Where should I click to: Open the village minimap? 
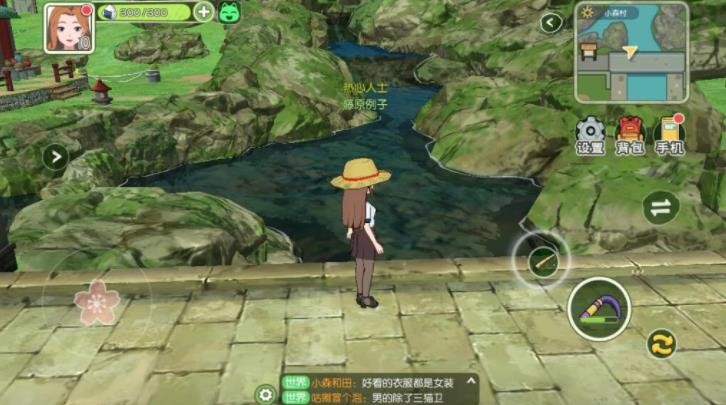coord(635,52)
